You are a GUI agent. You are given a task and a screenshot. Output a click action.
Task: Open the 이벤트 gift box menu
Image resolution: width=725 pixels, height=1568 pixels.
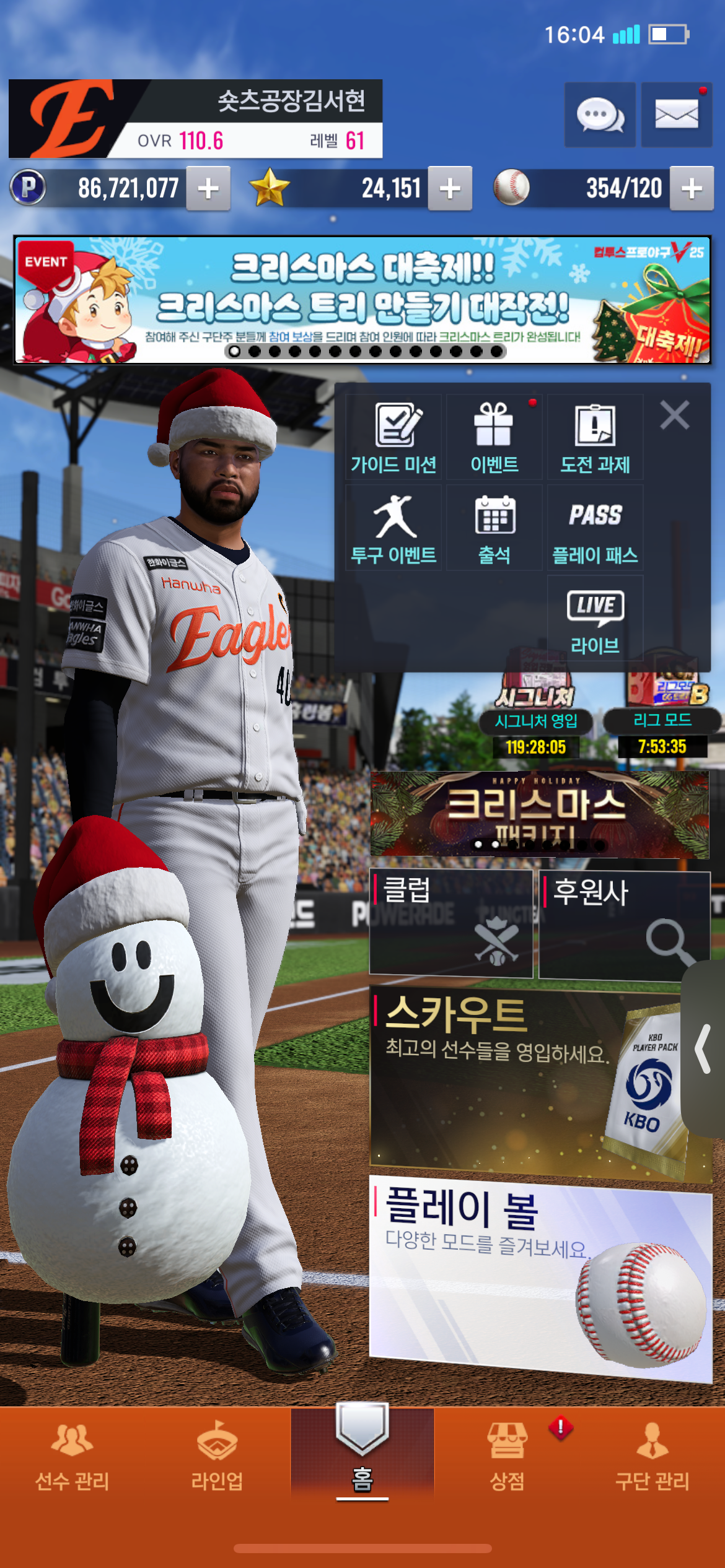point(494,437)
